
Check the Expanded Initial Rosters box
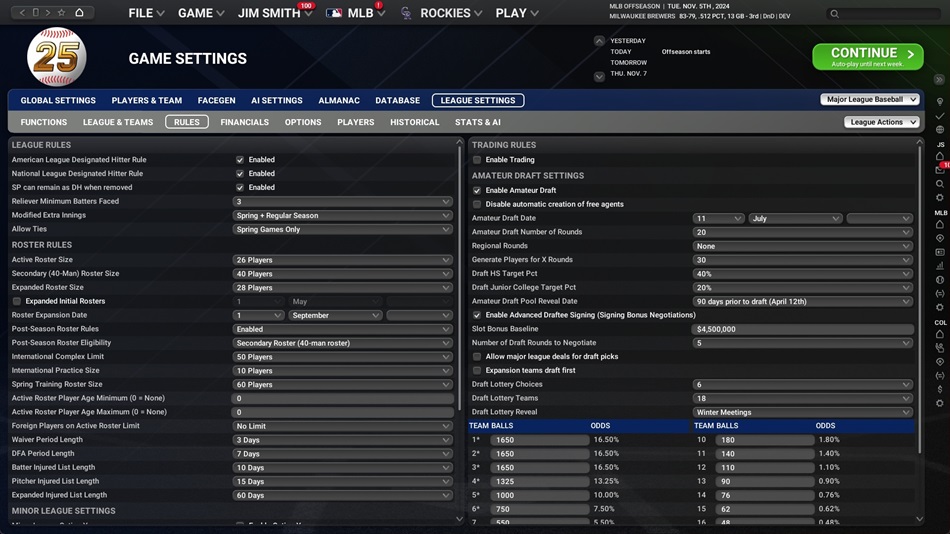coord(17,301)
